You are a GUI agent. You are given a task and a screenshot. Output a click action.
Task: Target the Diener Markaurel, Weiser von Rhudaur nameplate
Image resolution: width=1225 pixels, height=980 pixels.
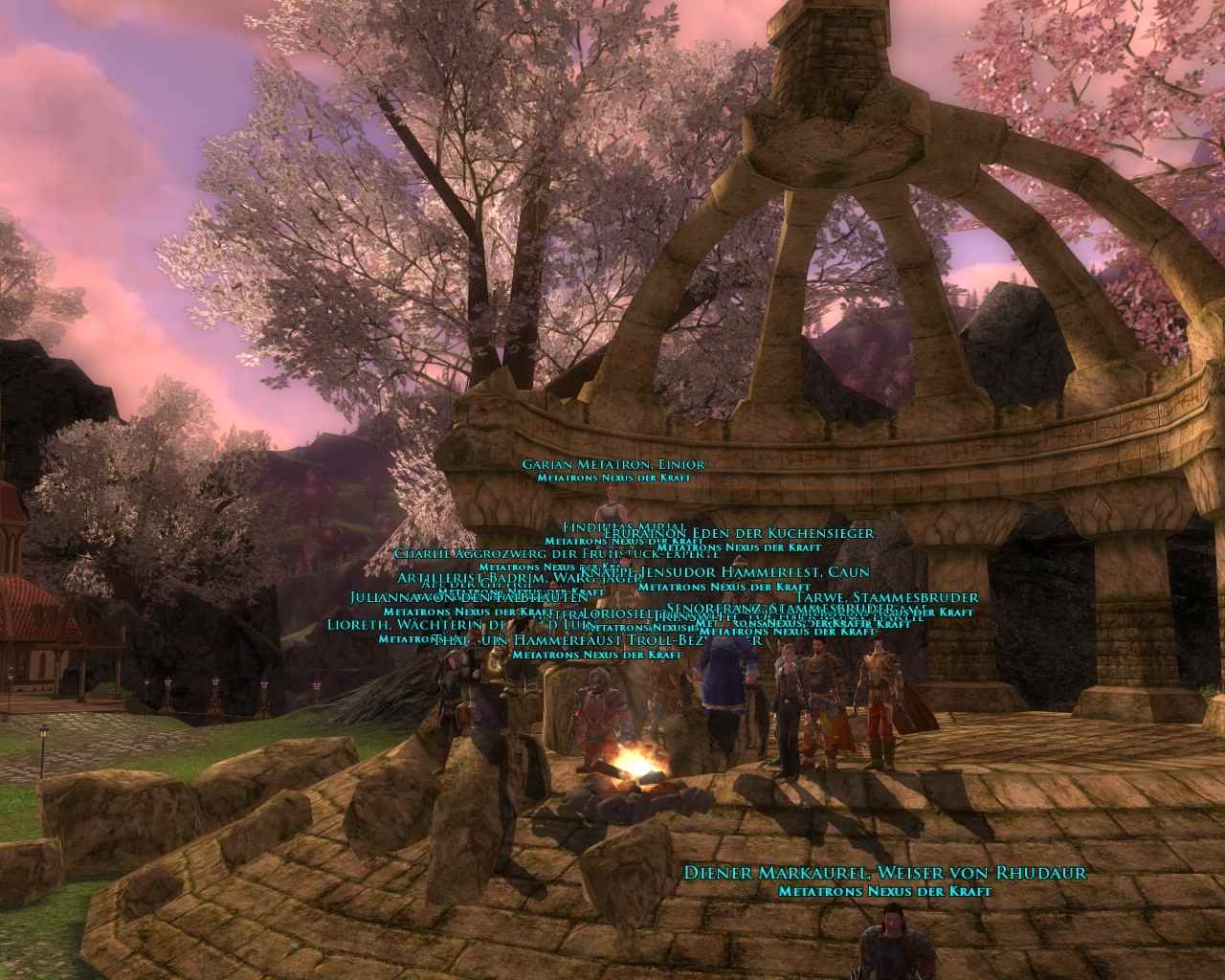(885, 873)
